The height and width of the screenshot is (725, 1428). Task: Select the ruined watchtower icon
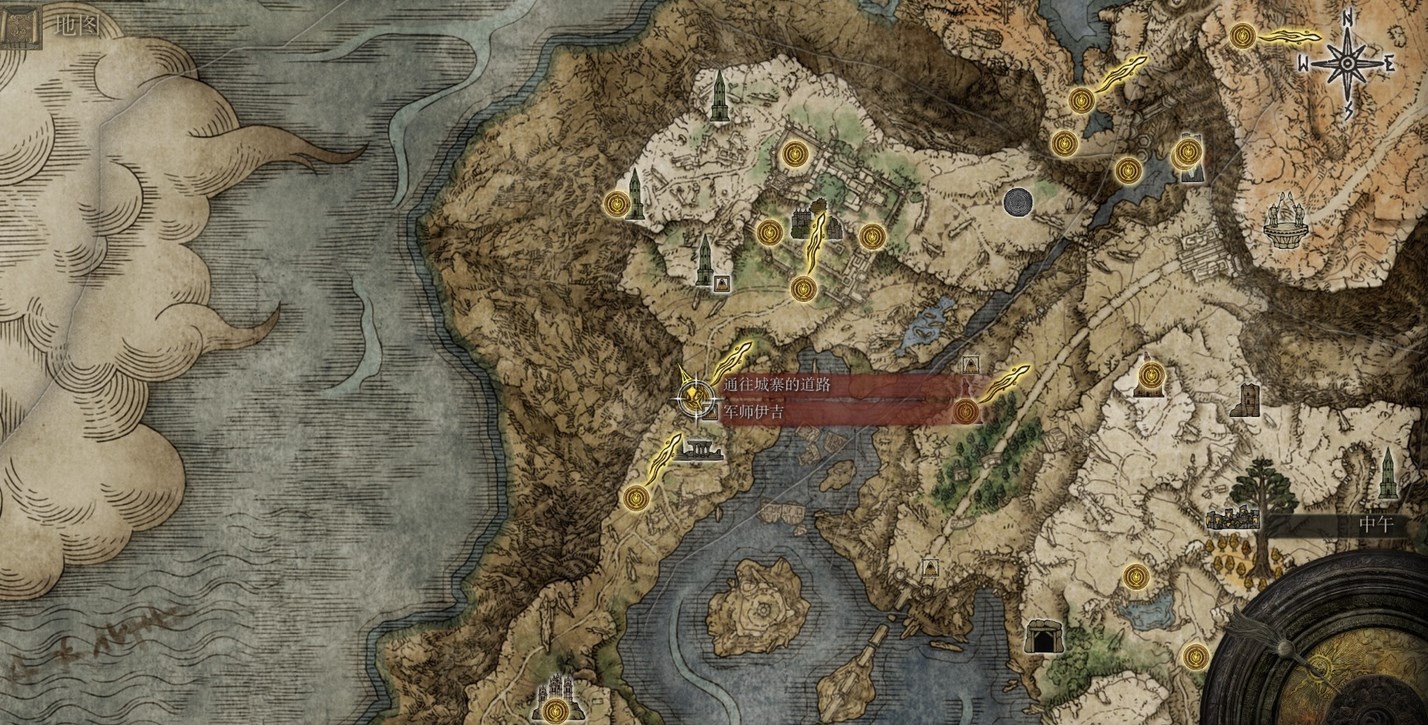click(x=1245, y=400)
